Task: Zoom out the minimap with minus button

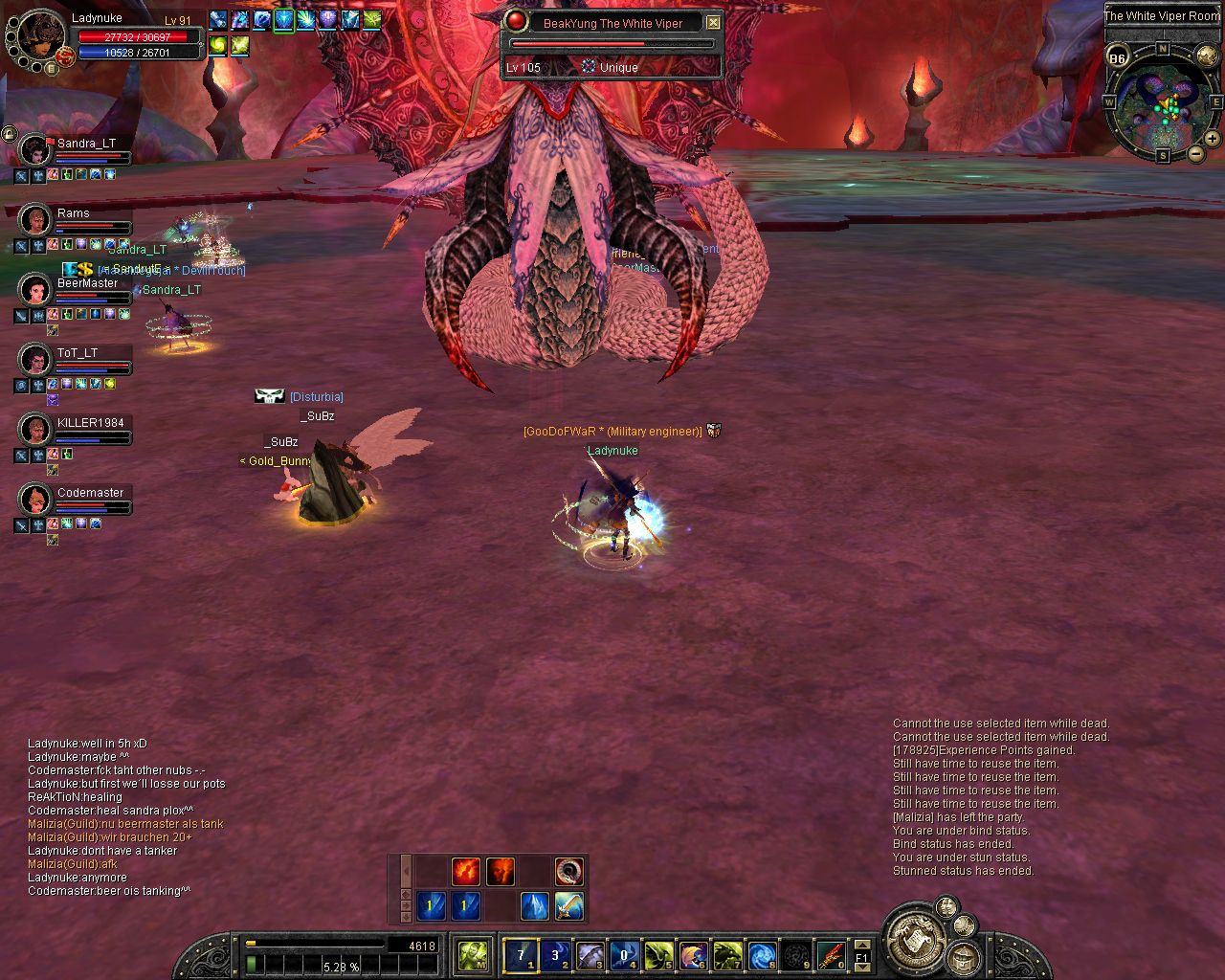Action: (1196, 153)
